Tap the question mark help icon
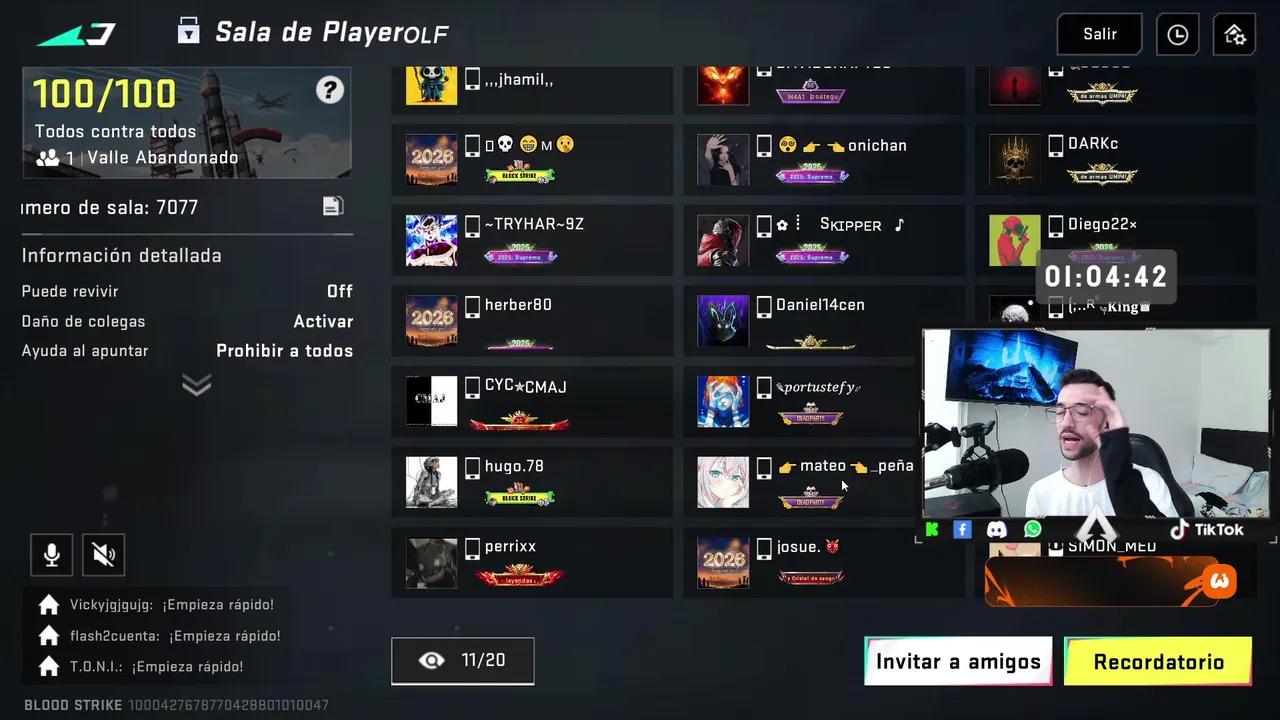The image size is (1280, 720). (x=330, y=90)
